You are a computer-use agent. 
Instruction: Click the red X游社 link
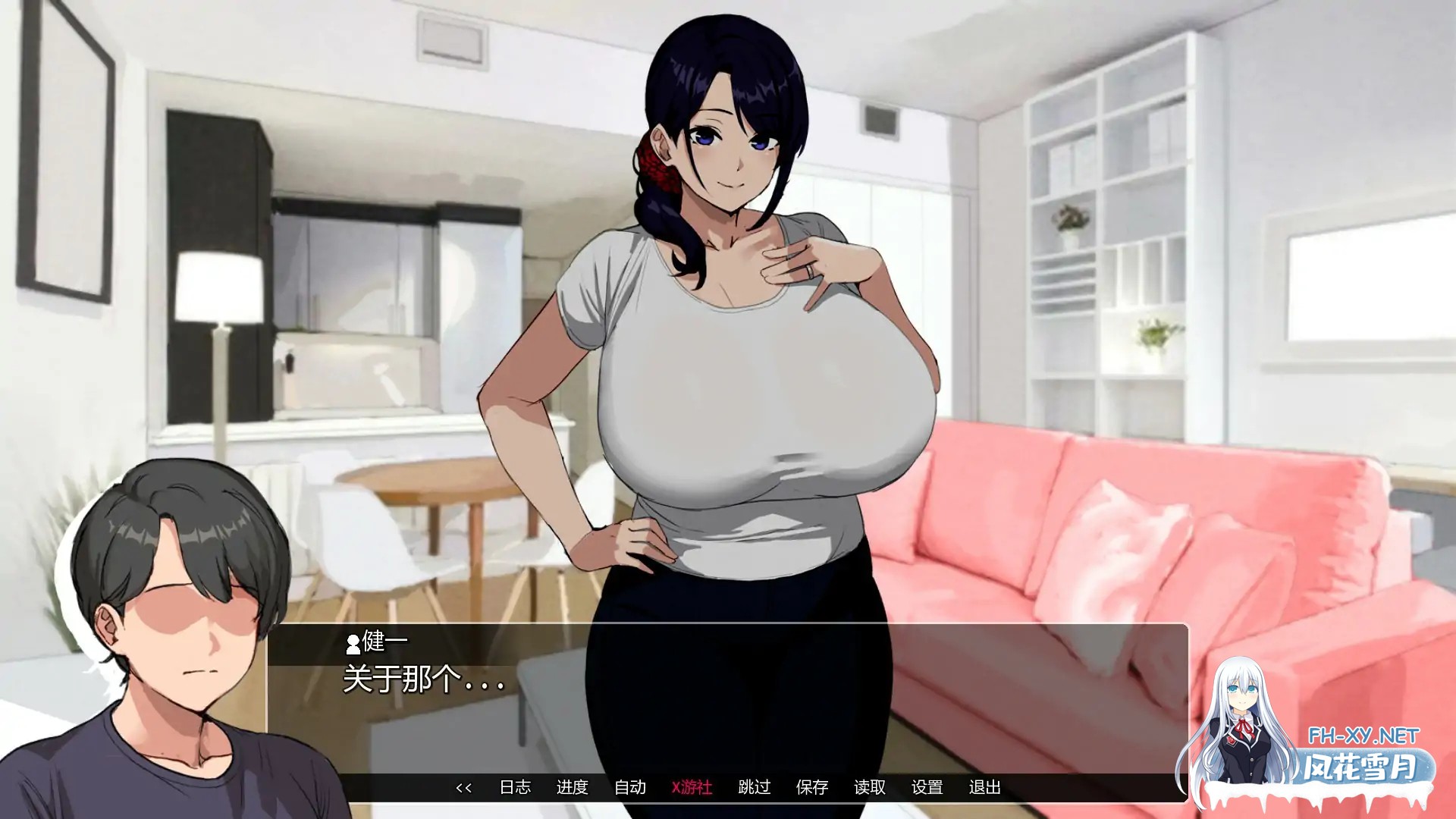(x=692, y=788)
